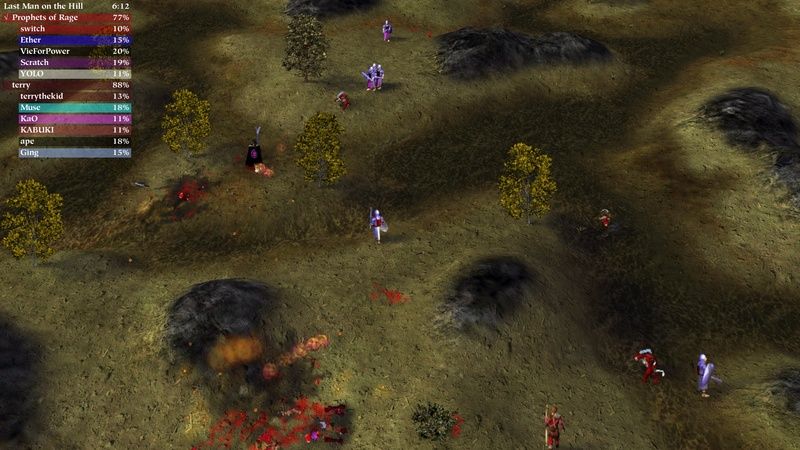
Task: Click the grey YOLO player row
Action: (66, 73)
